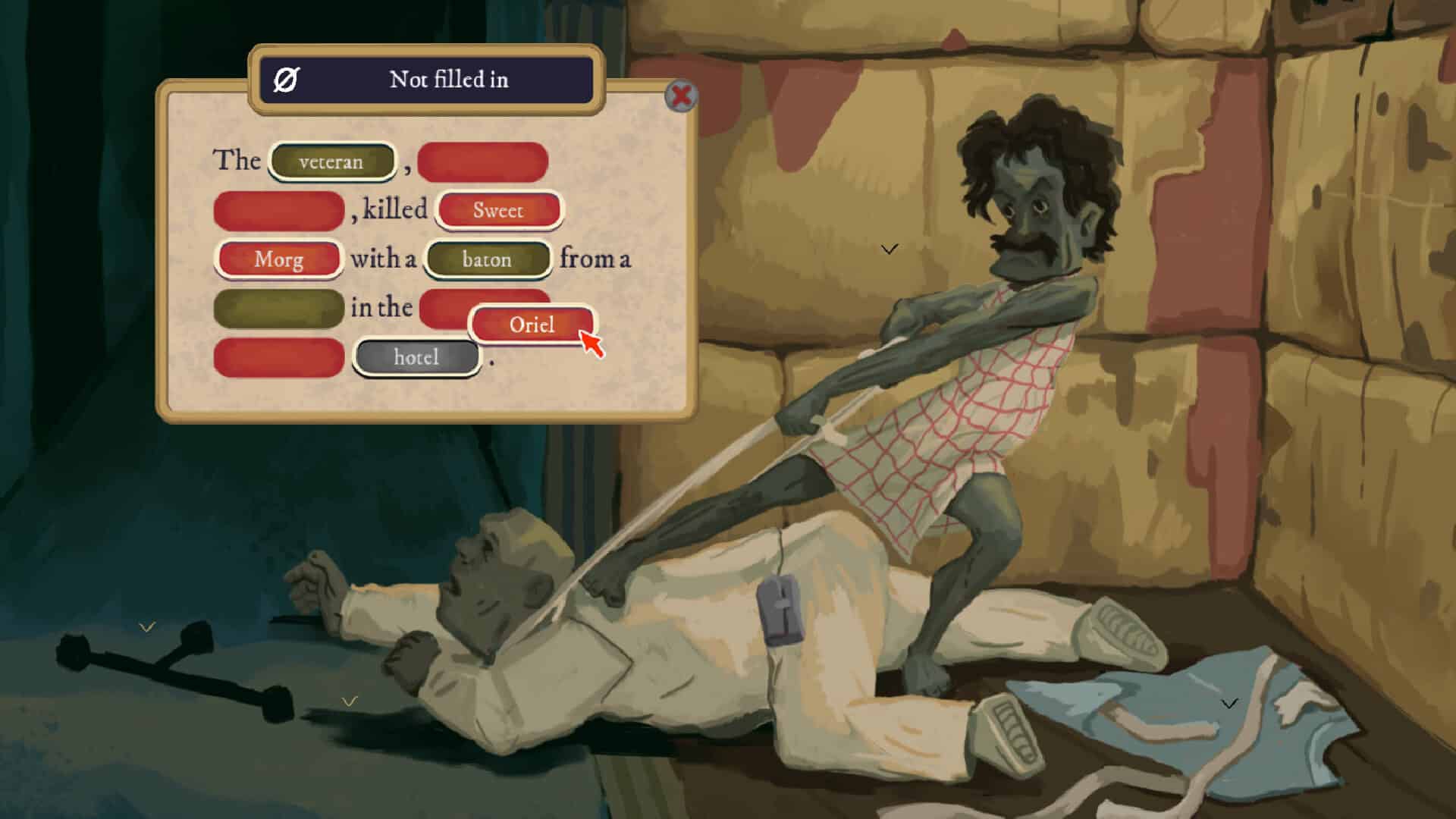Select the empty red slot before ', killed'
Viewport: 1456px width, 819px height.
(278, 210)
